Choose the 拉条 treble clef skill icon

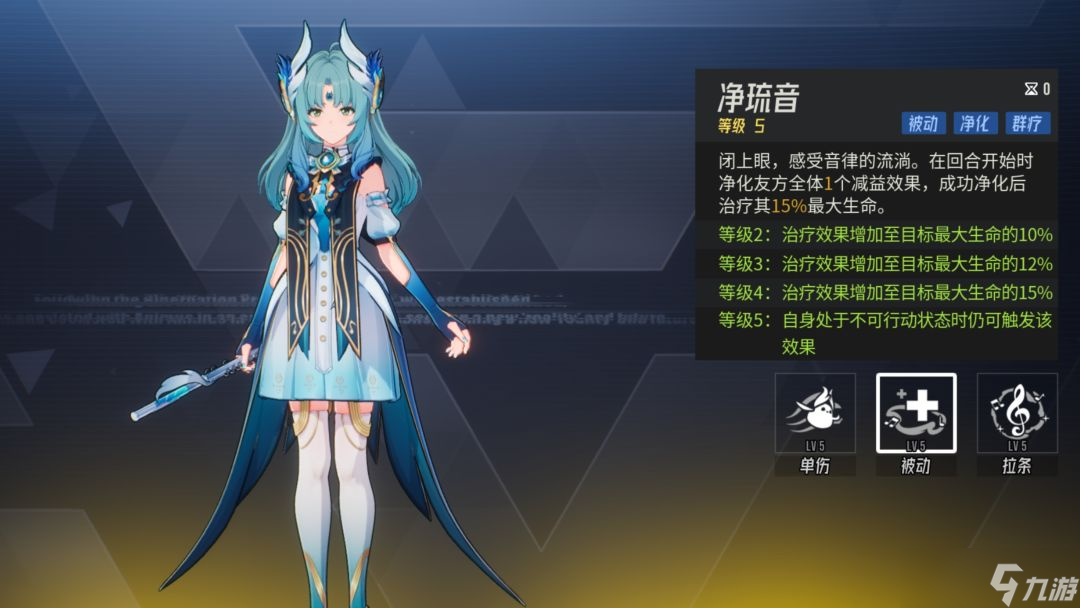pyautogui.click(x=1017, y=413)
